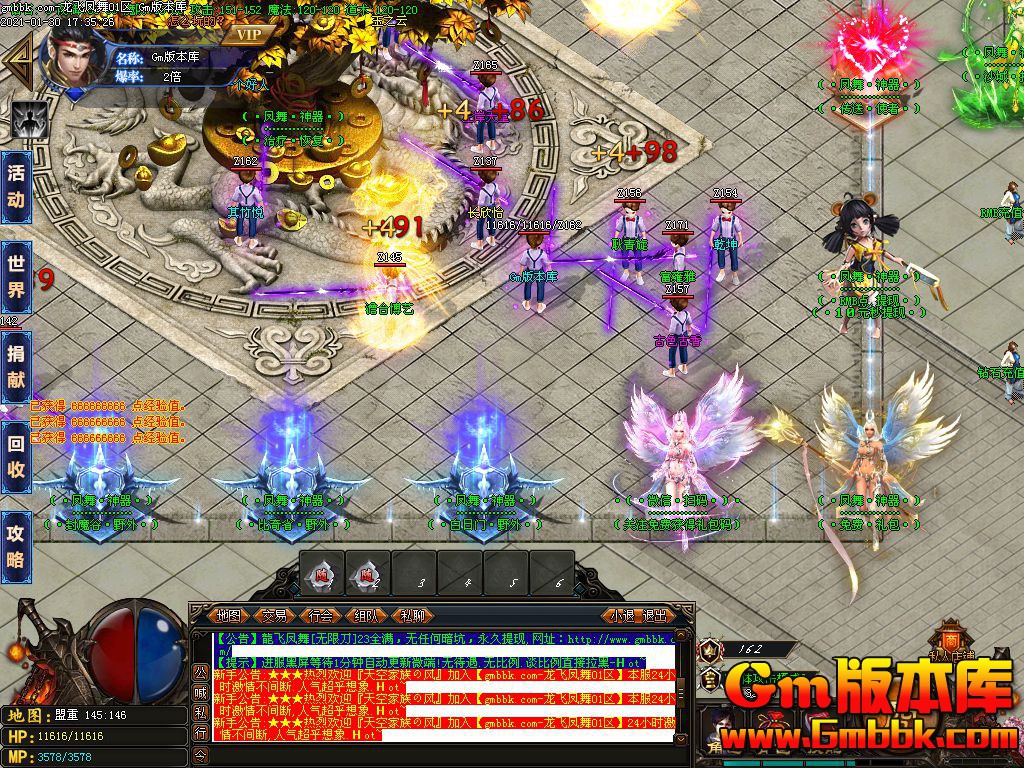Open the 捐献 donation menu
This screenshot has width=1024, height=768.
point(16,368)
